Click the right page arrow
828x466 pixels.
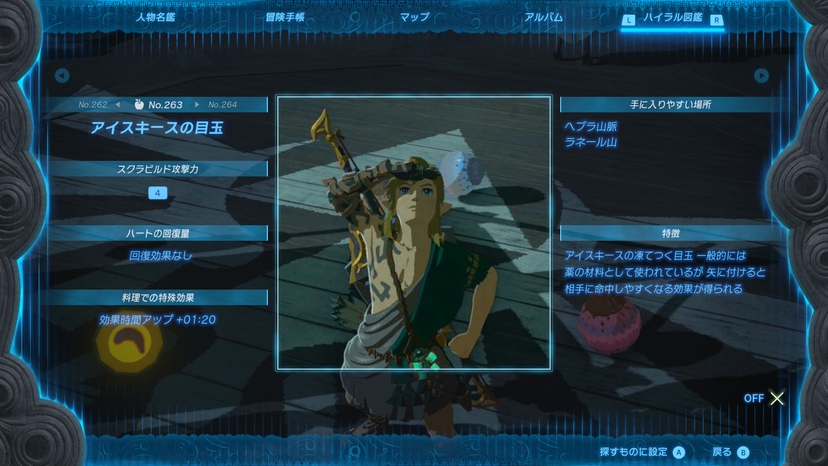(x=762, y=75)
